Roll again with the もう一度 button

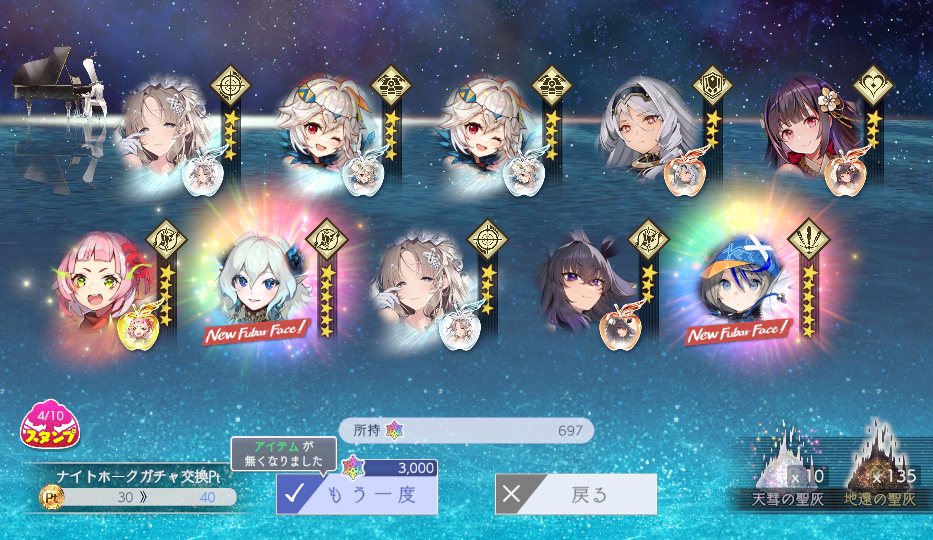pos(357,494)
